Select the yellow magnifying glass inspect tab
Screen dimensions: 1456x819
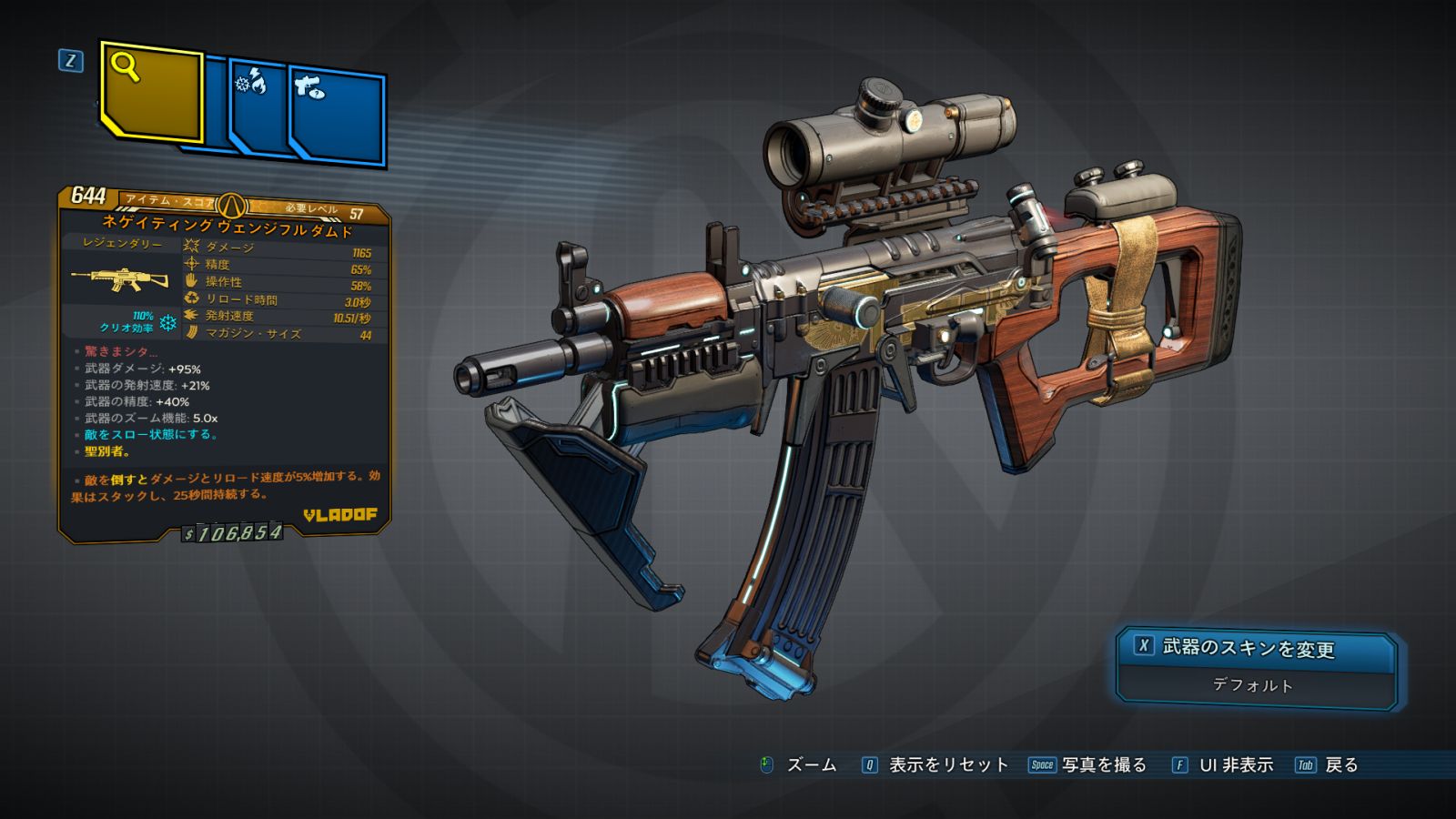point(151,92)
